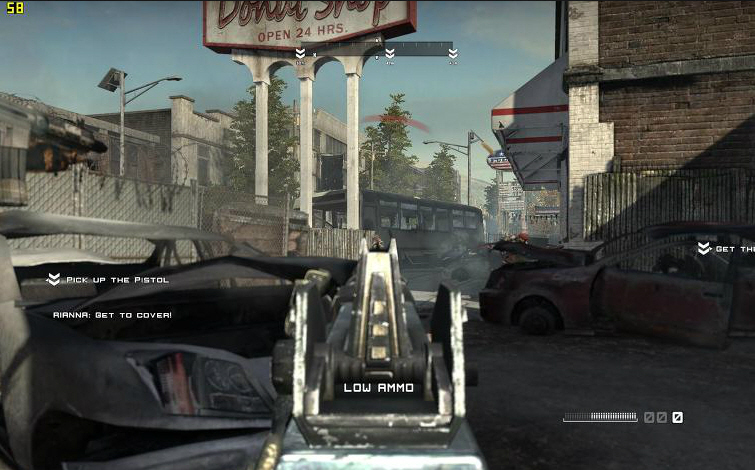Click the compass bar at top
755x470 pixels.
pos(377,48)
